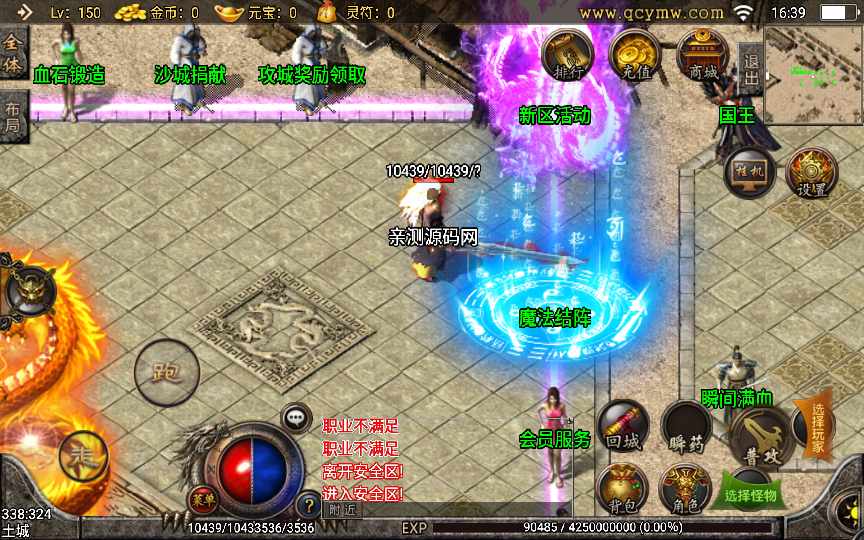
Task: Click the 选择怪物 target monster button
Action: tap(750, 495)
